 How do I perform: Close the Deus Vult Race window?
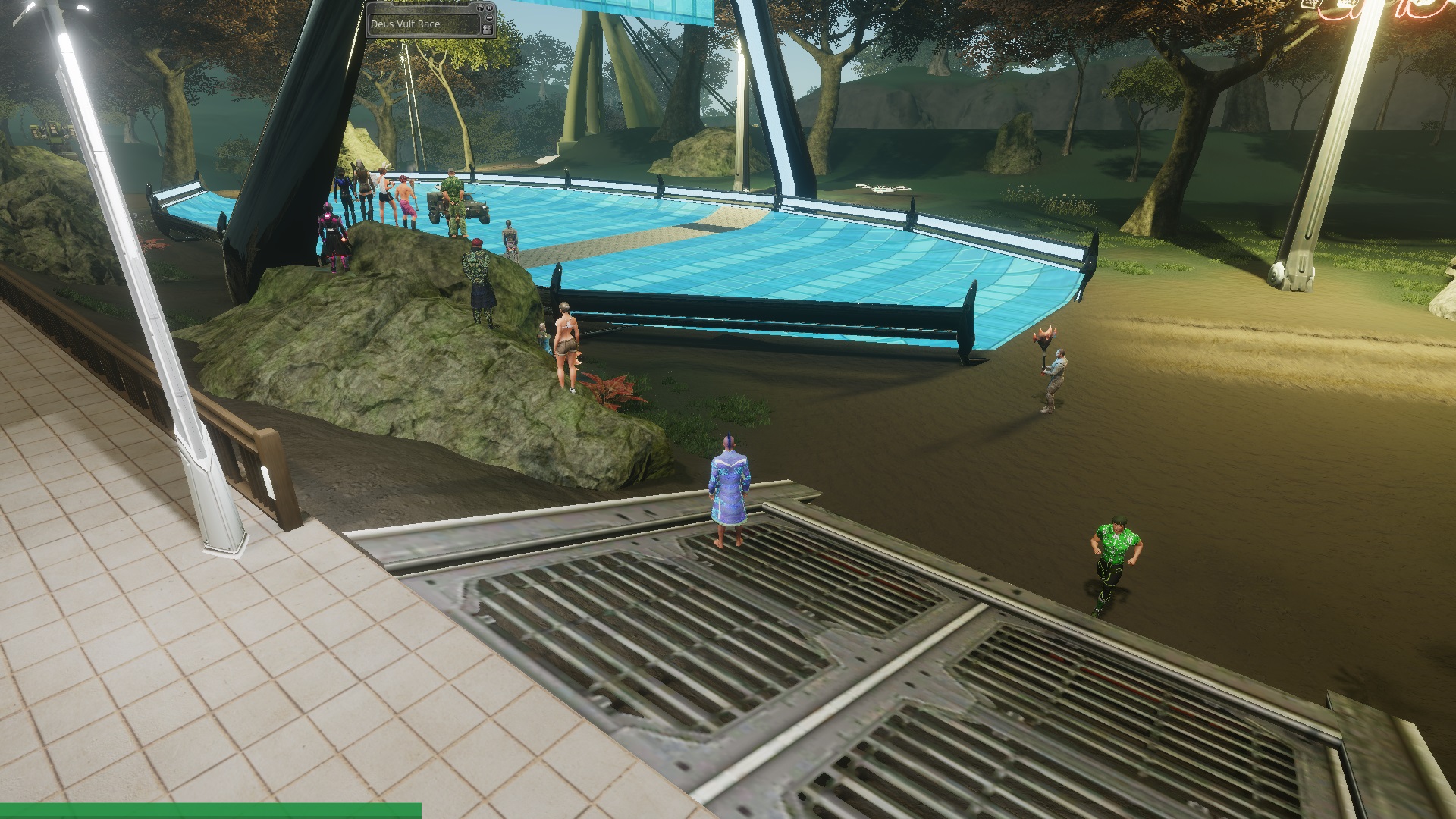coord(490,8)
